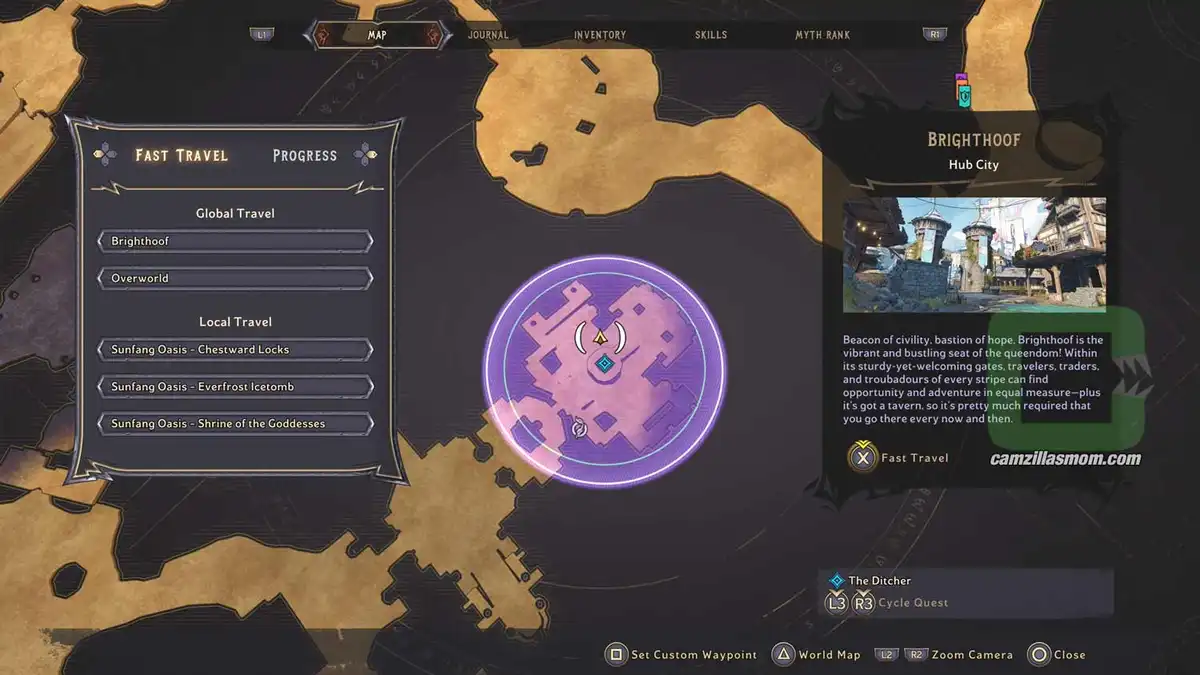Image resolution: width=1200 pixels, height=675 pixels.
Task: Select Sunfang Oasis - Chestward Locks
Action: [235, 350]
